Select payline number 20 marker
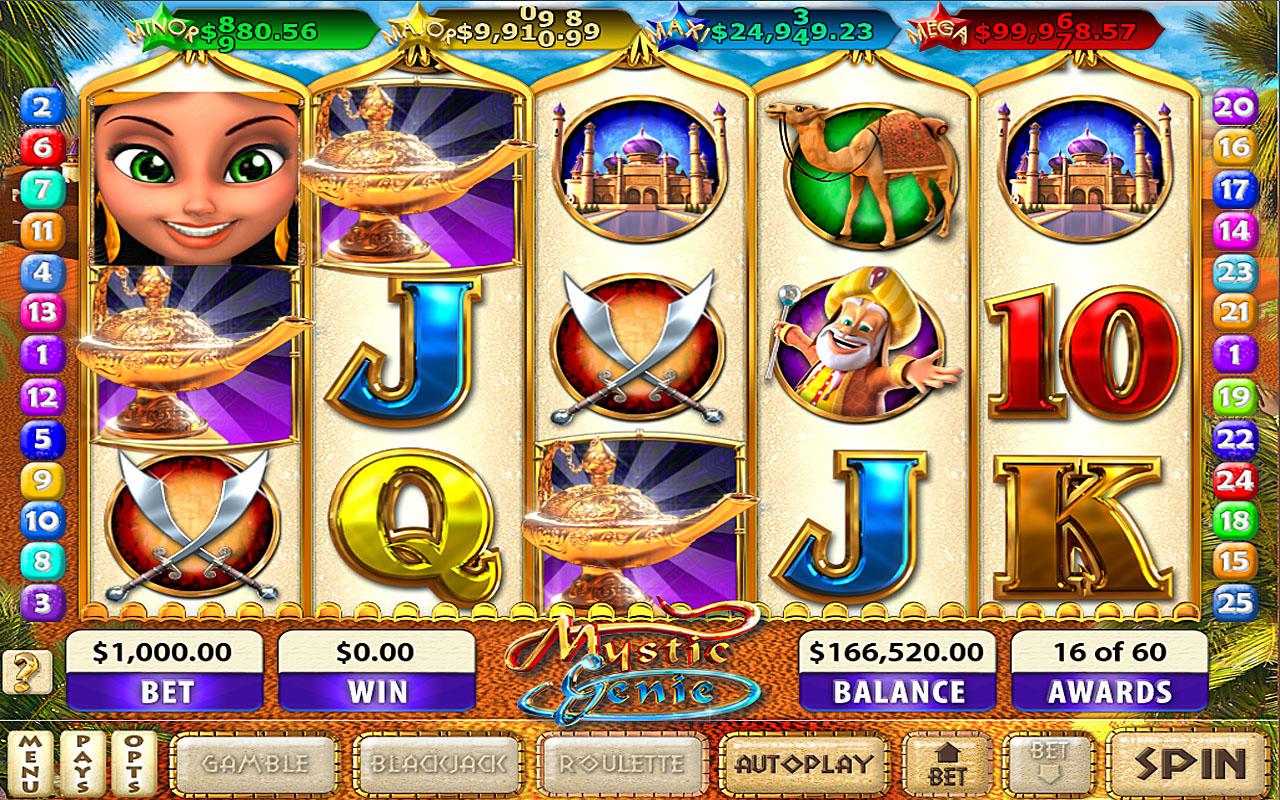 1235,107
